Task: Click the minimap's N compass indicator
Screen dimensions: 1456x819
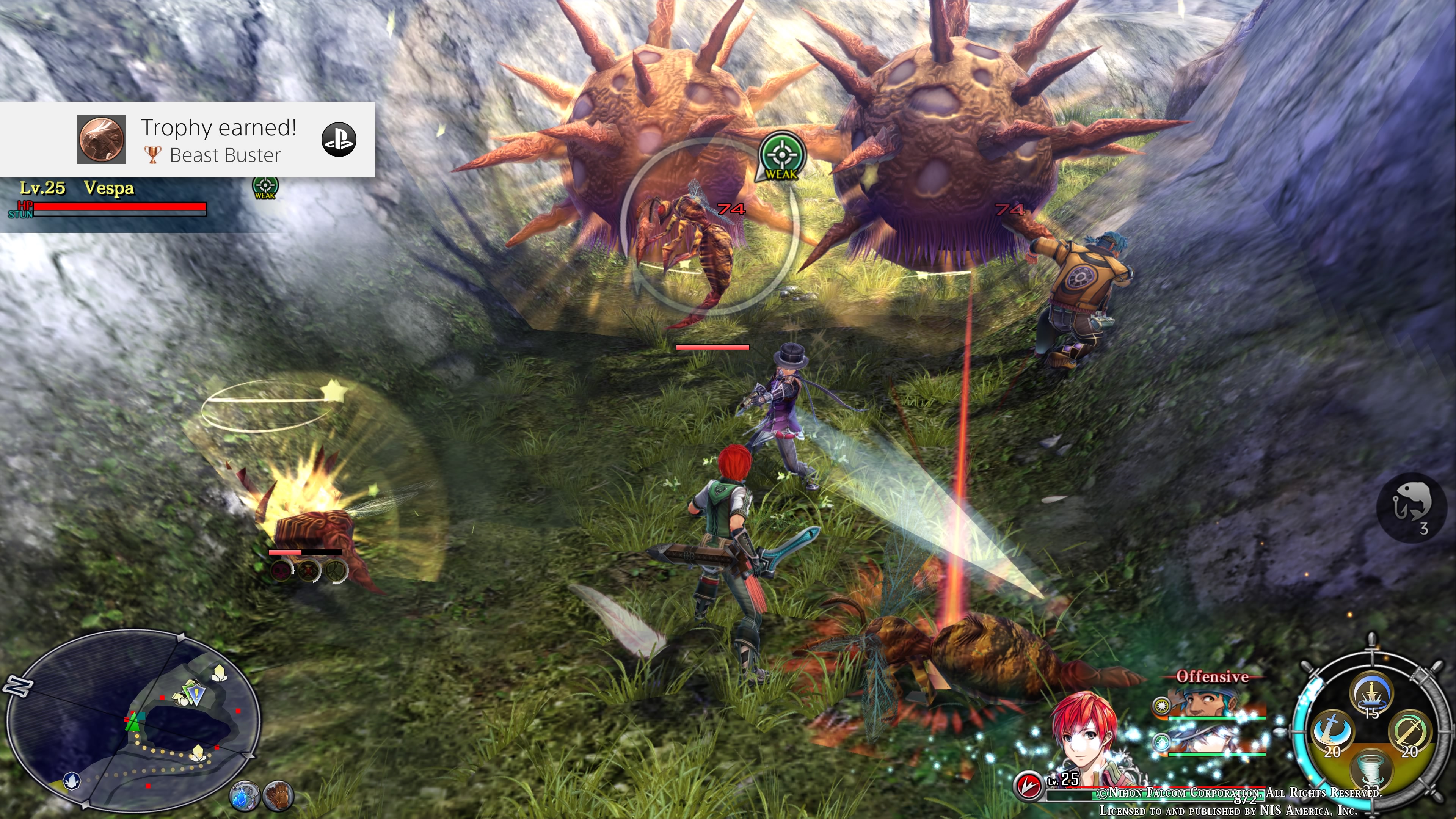Action: coord(17,686)
